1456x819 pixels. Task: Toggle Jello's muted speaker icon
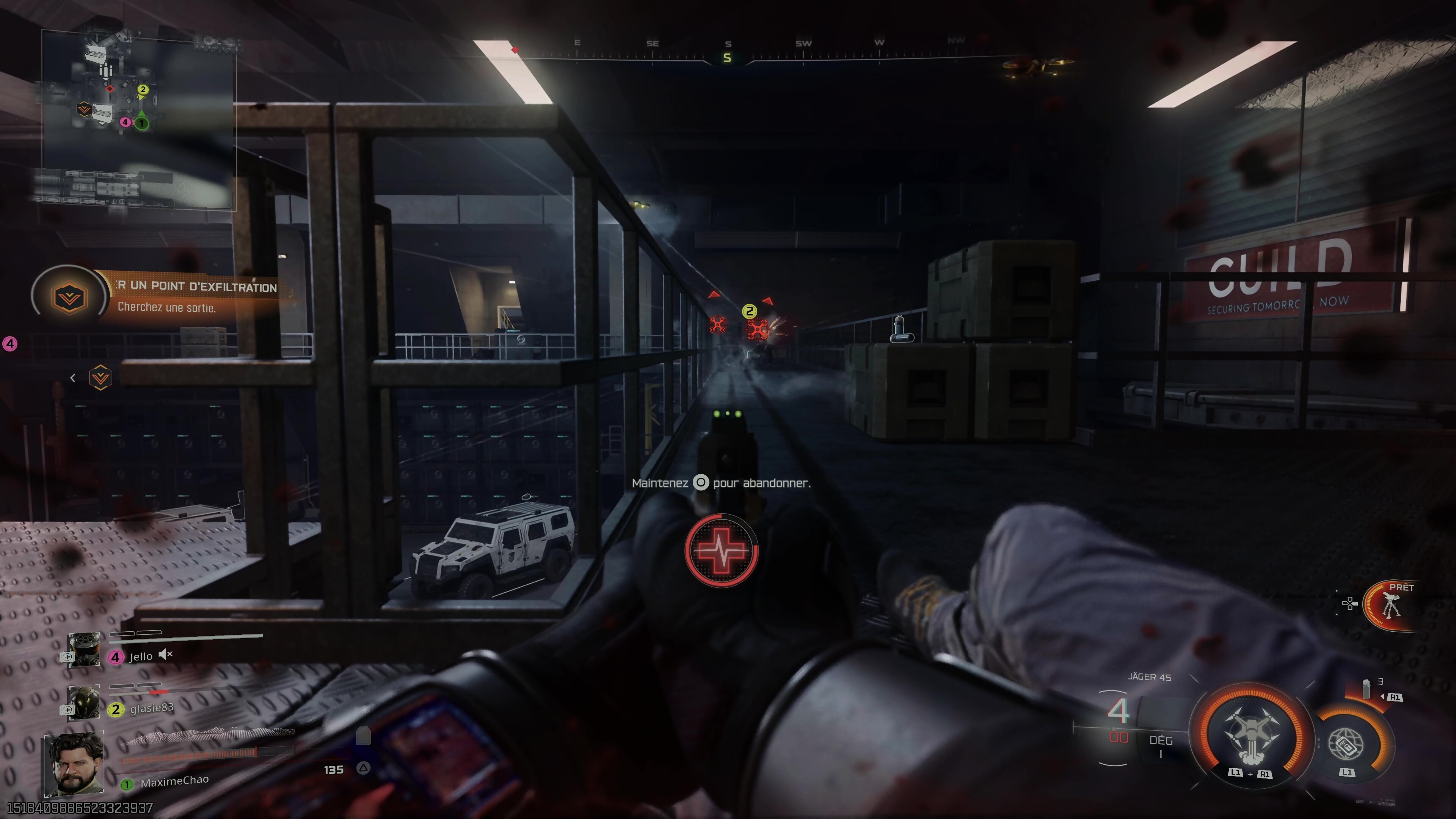click(x=165, y=654)
